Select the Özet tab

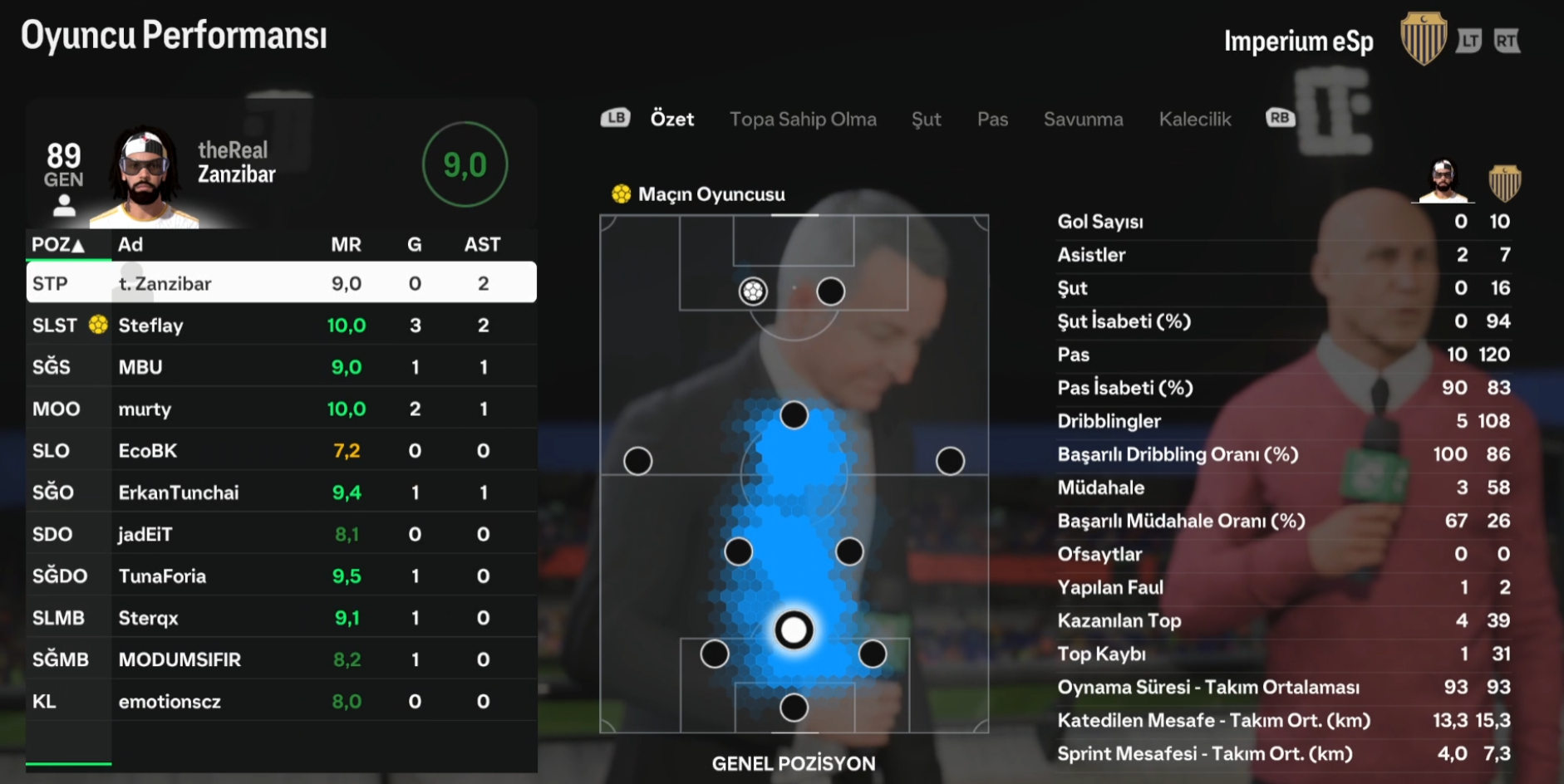click(x=671, y=120)
